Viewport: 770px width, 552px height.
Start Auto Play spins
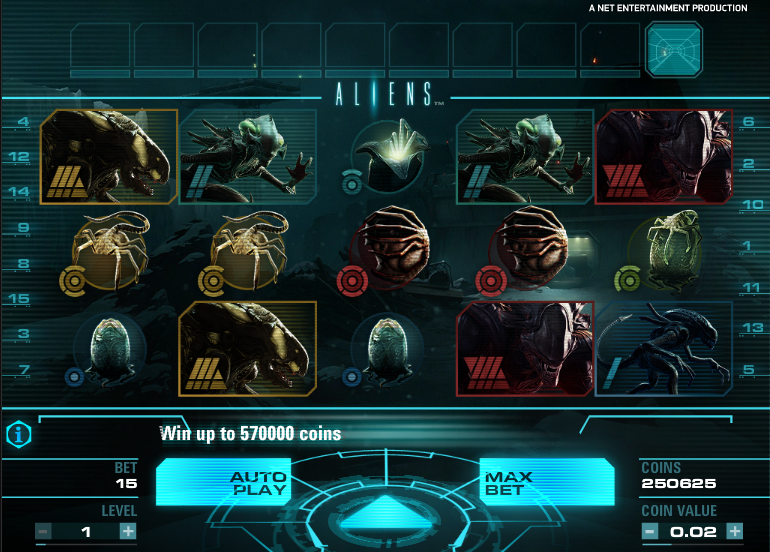[258, 484]
